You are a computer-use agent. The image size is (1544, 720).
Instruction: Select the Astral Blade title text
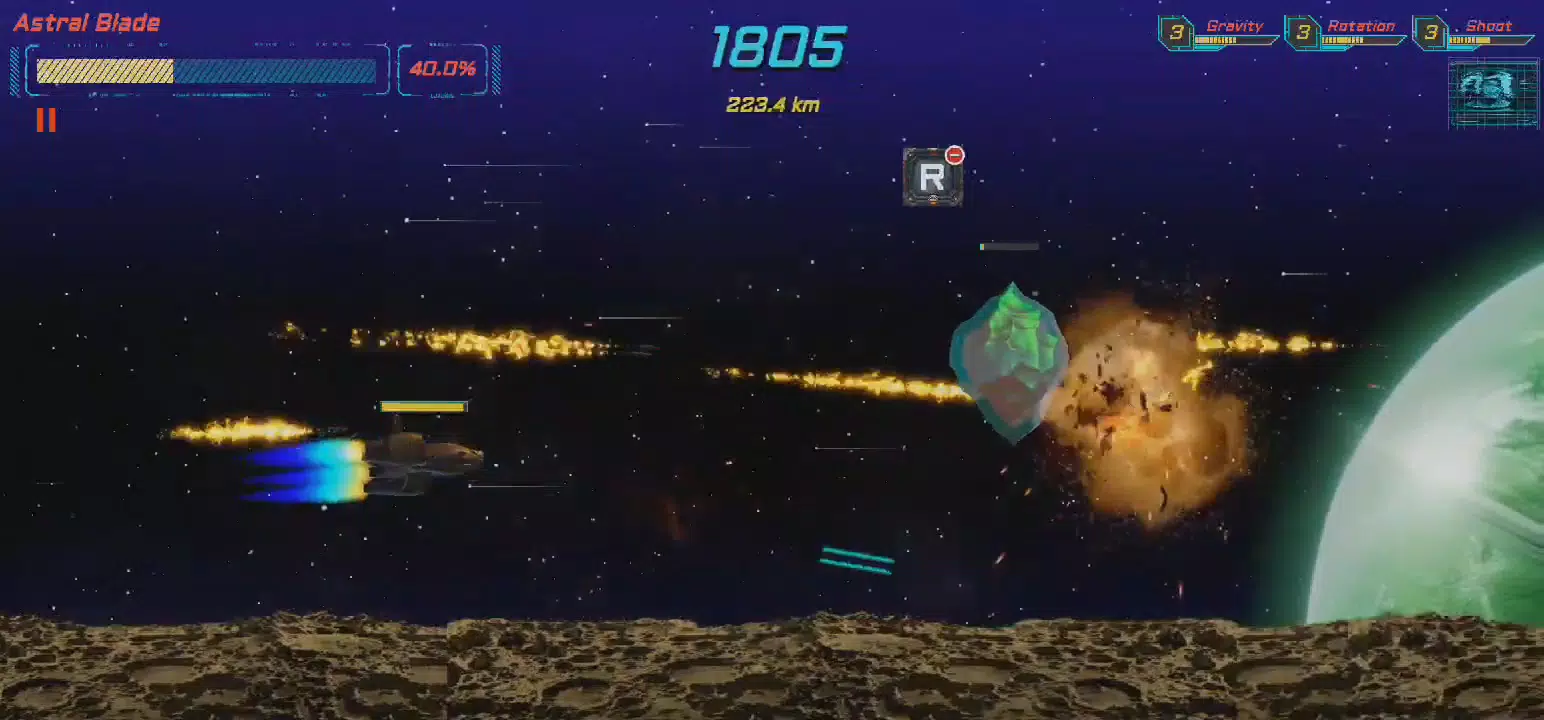pyautogui.click(x=85, y=21)
